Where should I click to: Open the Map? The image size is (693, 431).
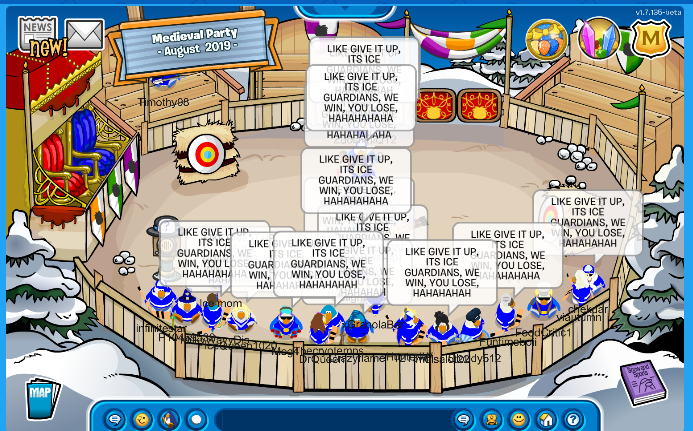pyautogui.click(x=40, y=391)
